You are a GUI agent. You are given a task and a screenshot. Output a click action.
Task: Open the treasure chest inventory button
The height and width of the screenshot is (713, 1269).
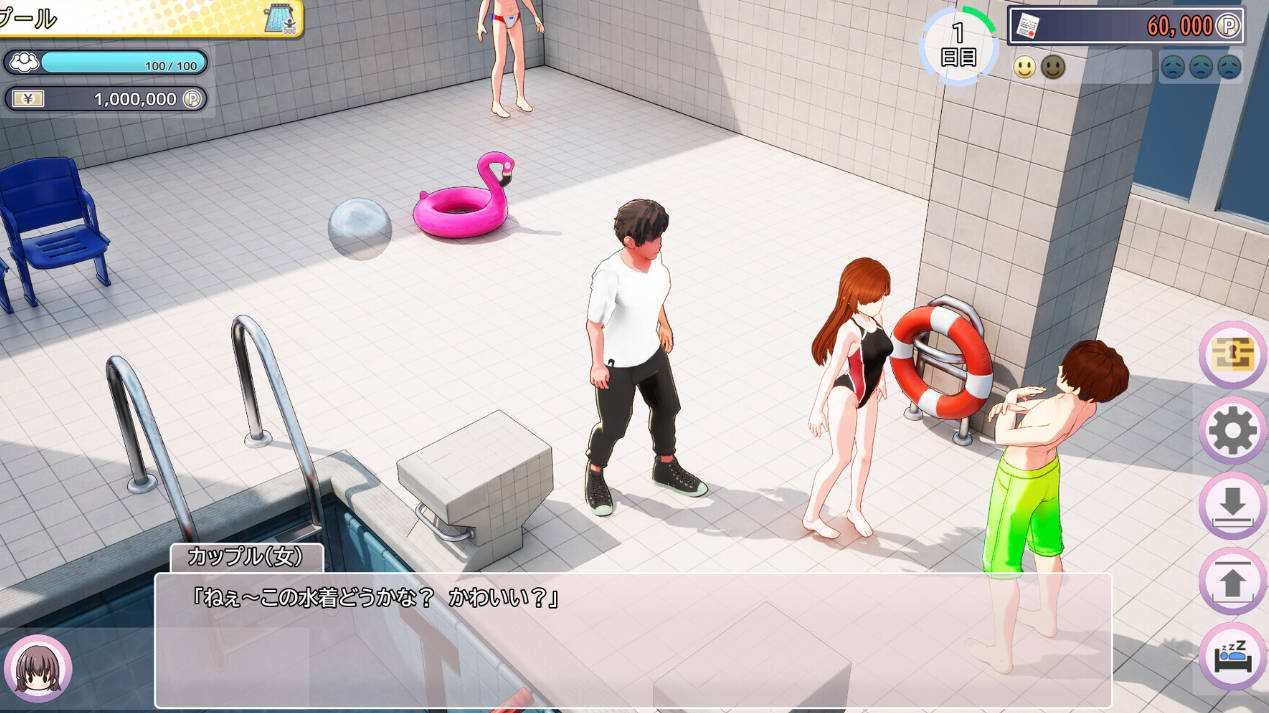click(x=1233, y=355)
